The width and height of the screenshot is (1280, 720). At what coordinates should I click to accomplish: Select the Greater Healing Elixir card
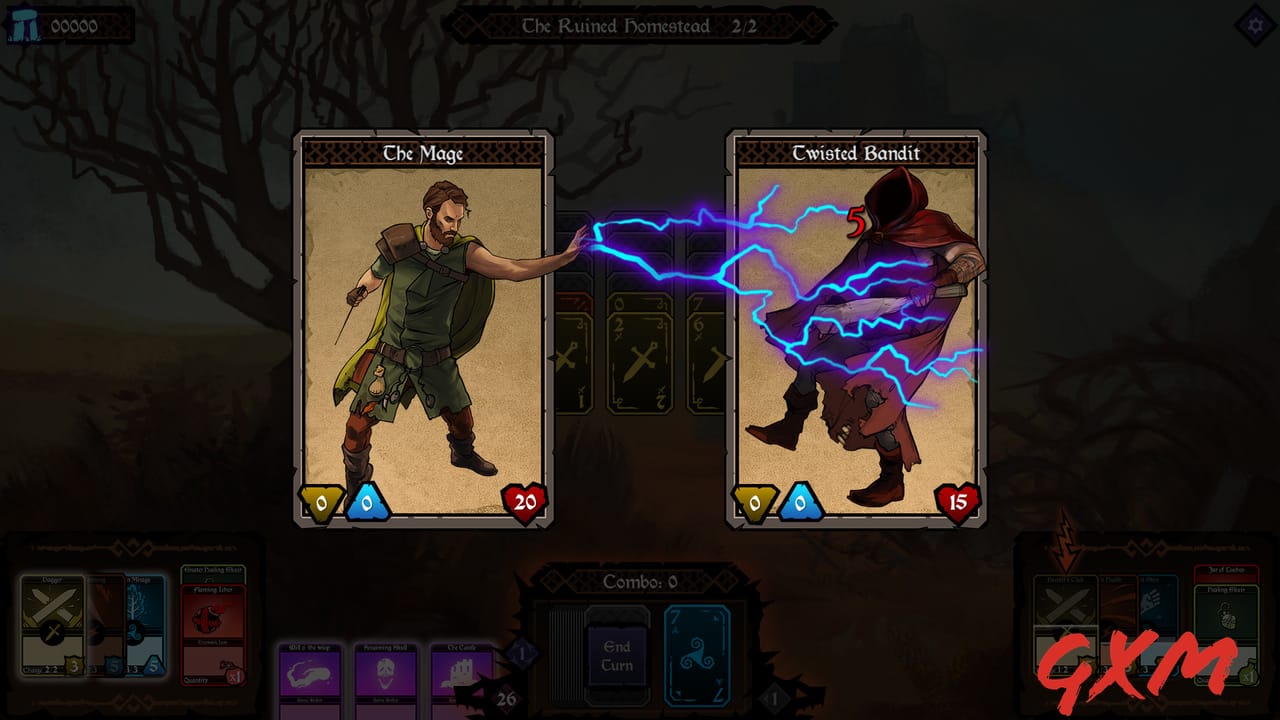[211, 568]
